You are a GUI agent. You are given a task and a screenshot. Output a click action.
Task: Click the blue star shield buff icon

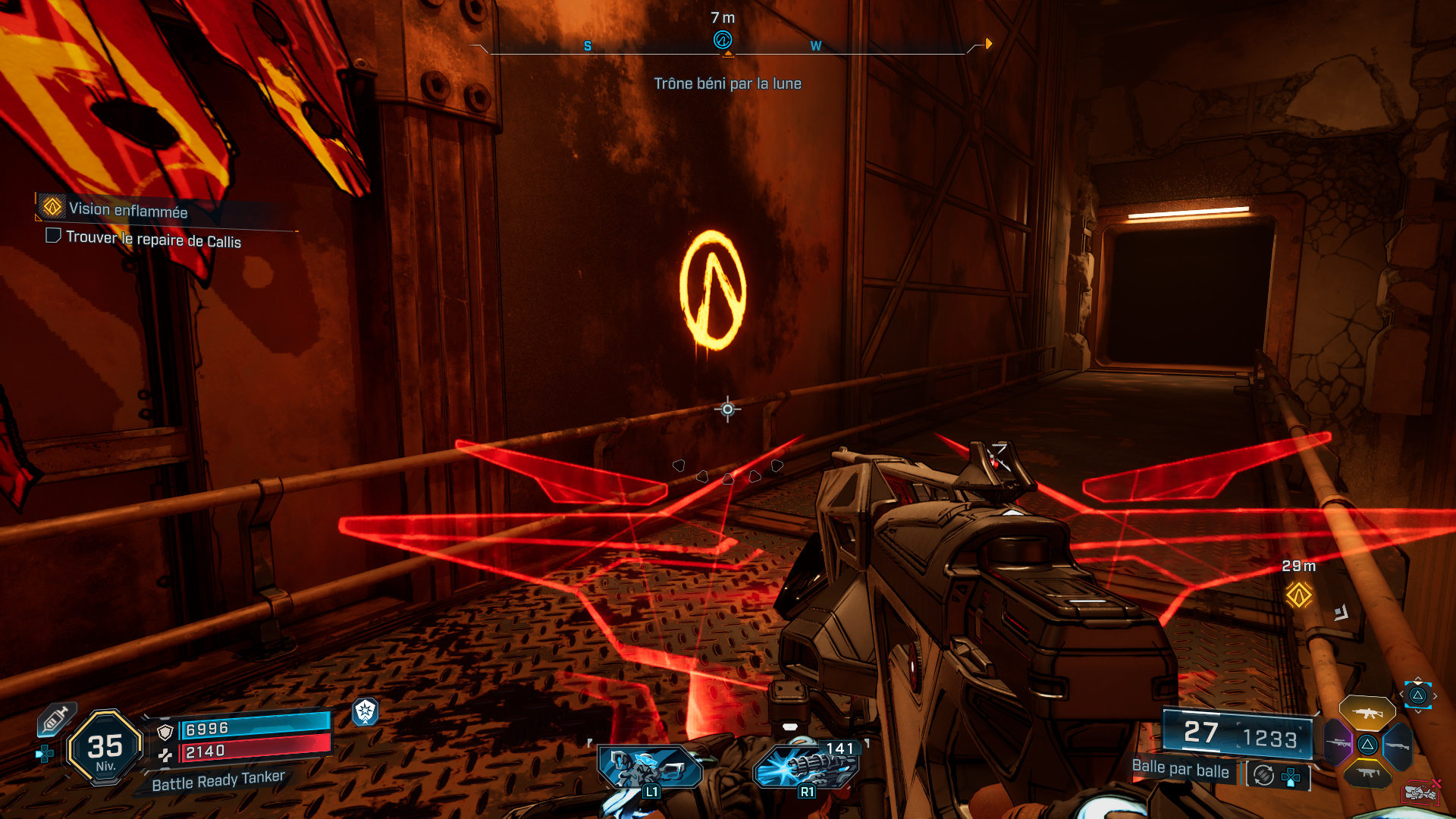tap(366, 711)
